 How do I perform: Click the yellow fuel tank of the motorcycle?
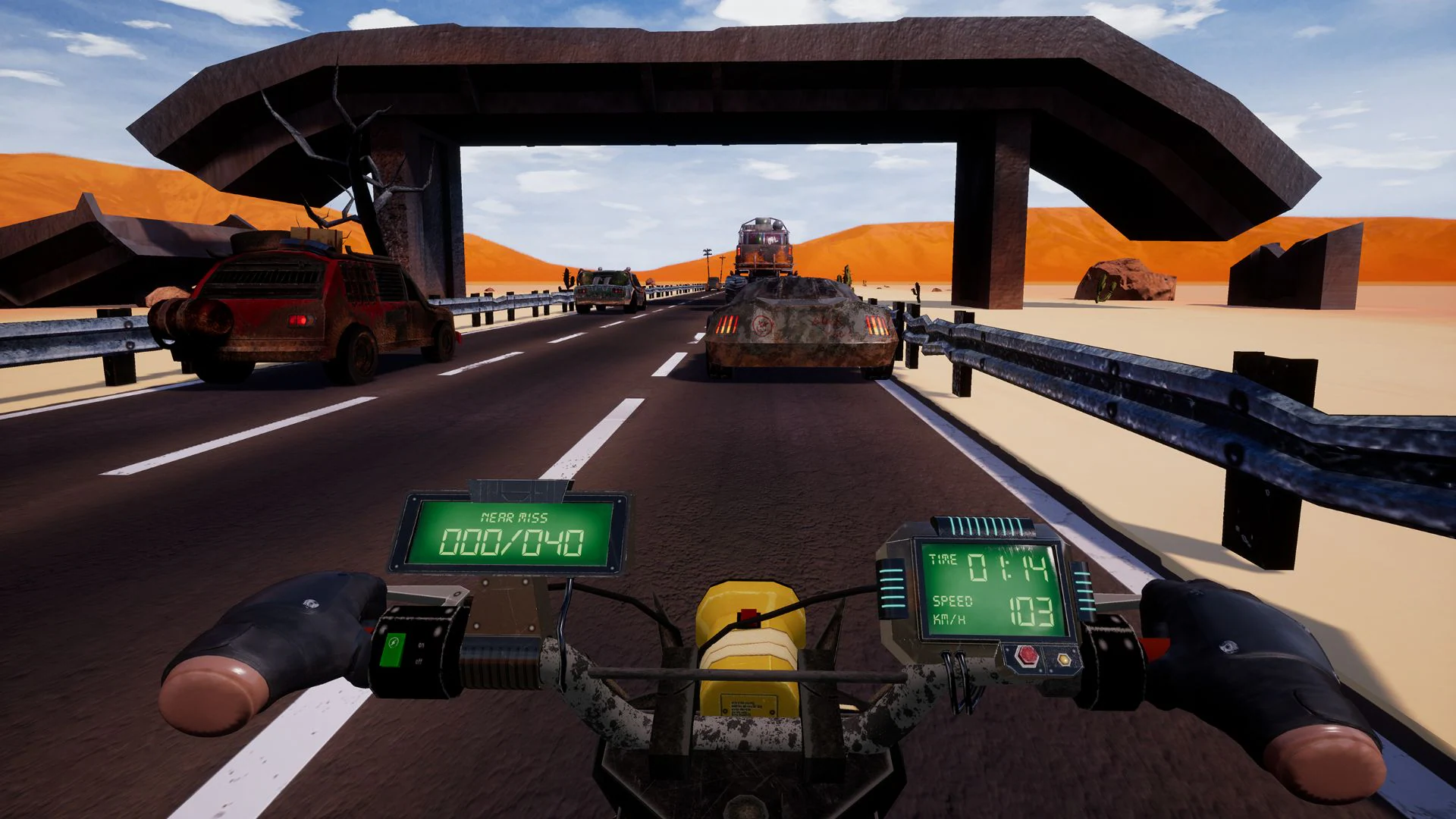pos(751,652)
